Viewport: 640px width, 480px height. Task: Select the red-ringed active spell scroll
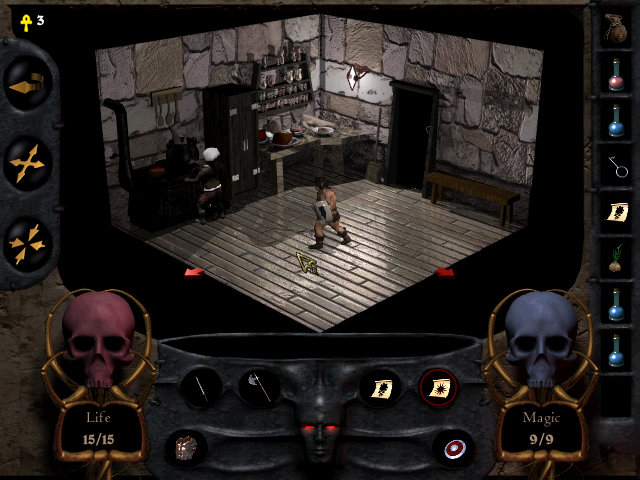pyautogui.click(x=438, y=387)
